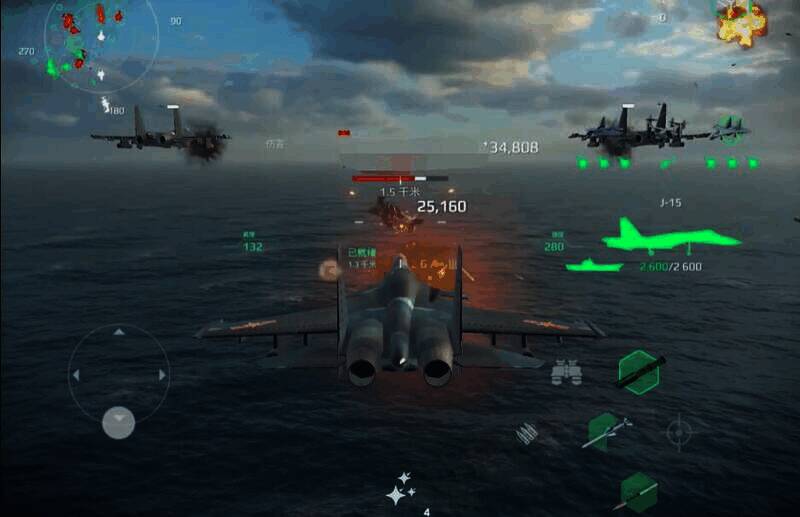Tap the joystick thumb knob
The image size is (800, 517).
[119, 422]
